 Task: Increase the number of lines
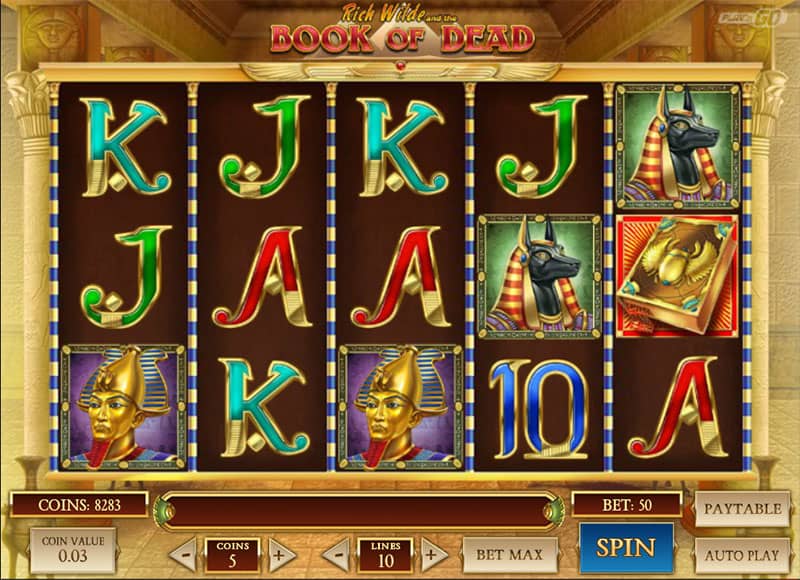click(434, 554)
